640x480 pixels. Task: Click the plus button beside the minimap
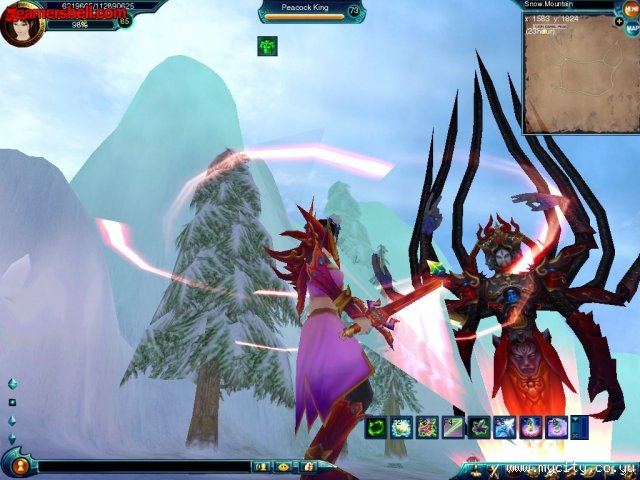(x=619, y=21)
